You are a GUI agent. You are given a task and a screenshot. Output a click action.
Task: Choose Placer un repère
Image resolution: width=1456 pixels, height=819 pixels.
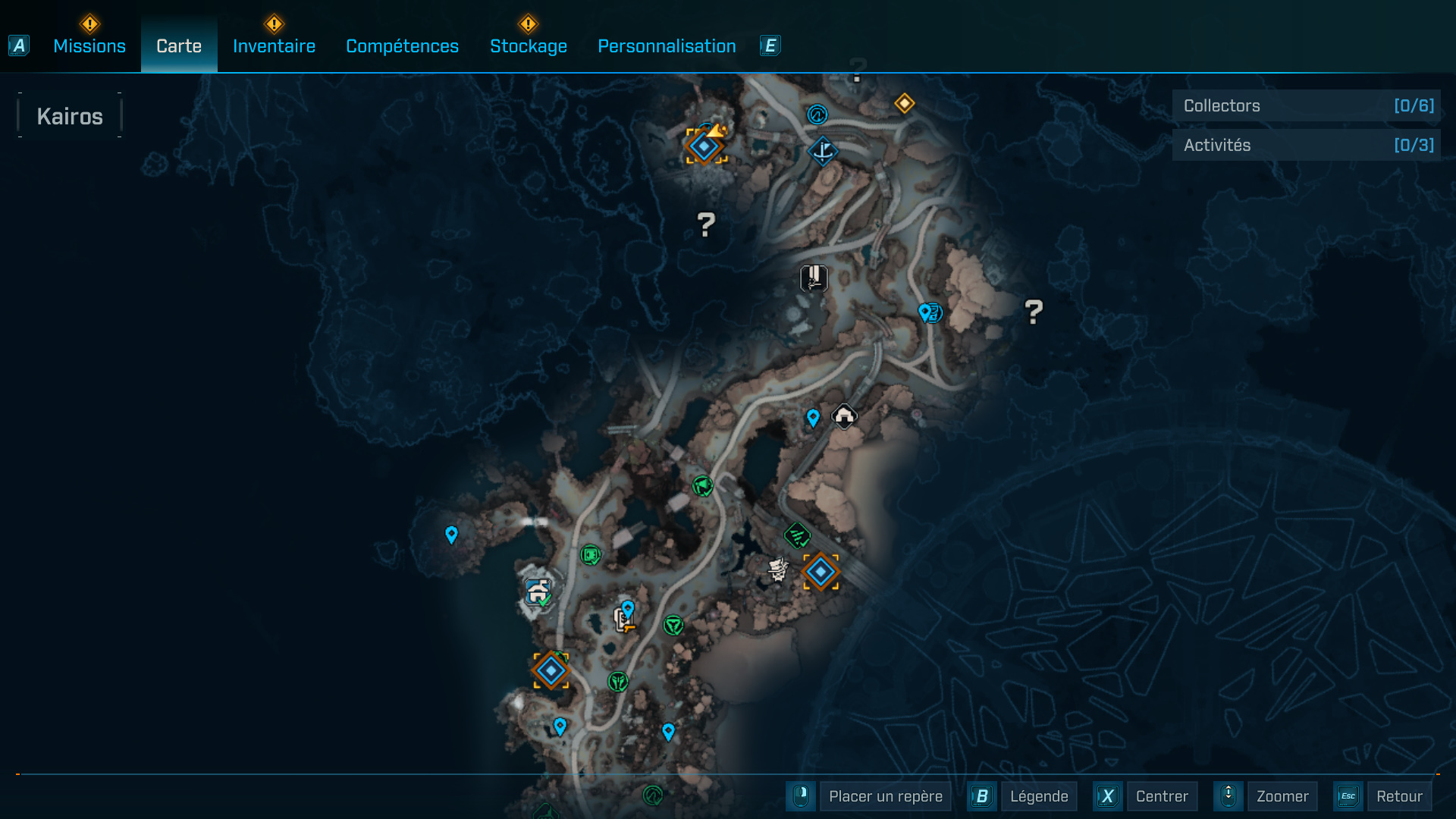[885, 796]
